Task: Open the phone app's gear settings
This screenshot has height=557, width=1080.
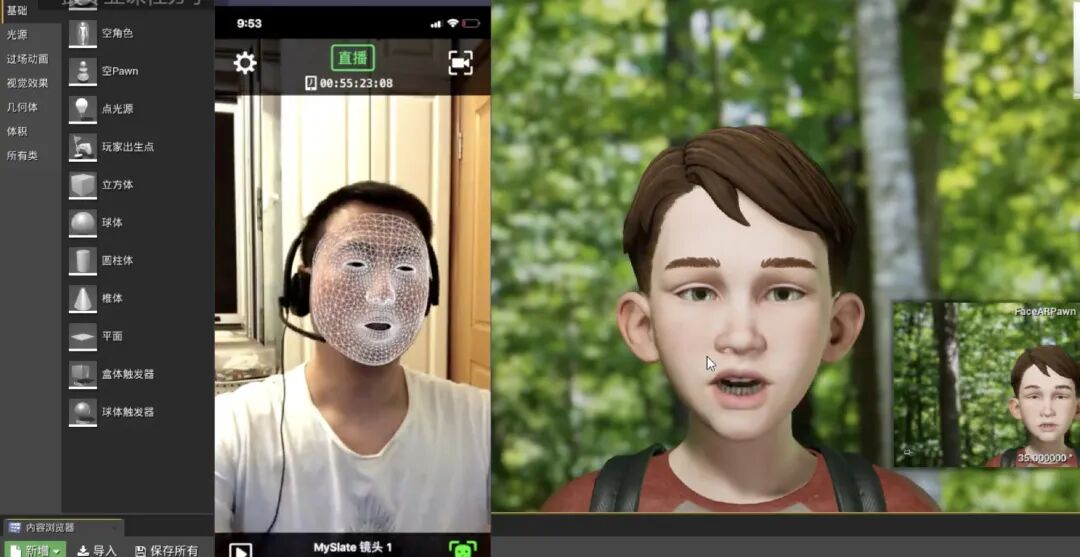Action: pos(245,64)
